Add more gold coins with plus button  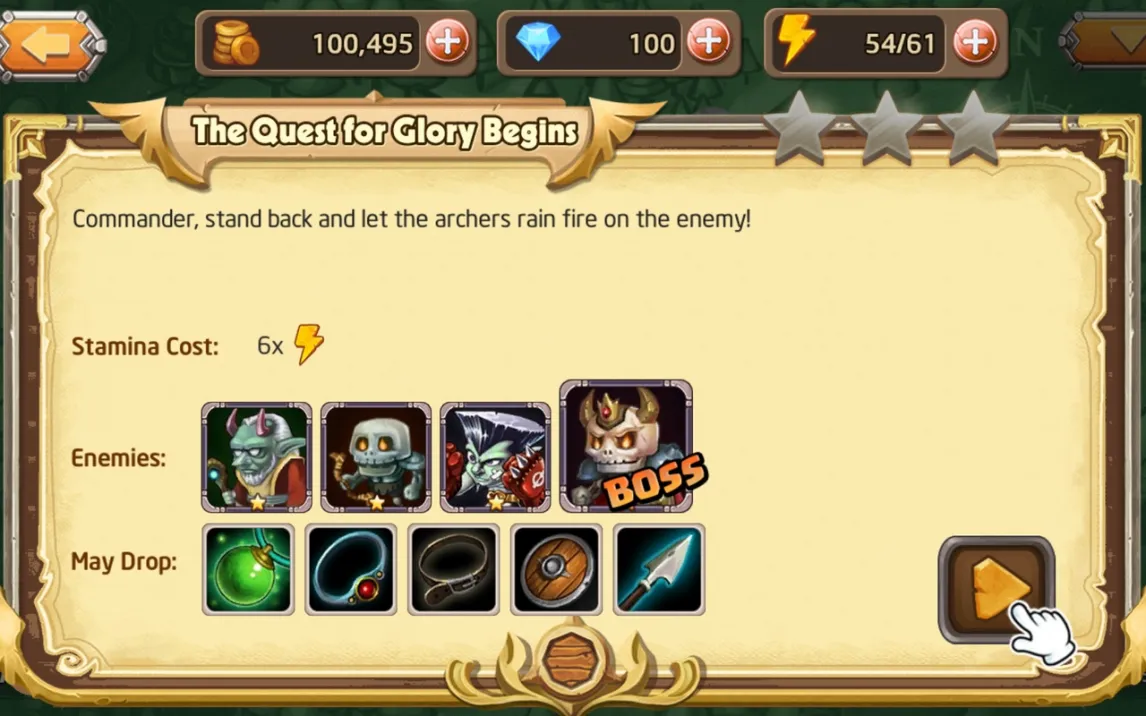(x=447, y=43)
